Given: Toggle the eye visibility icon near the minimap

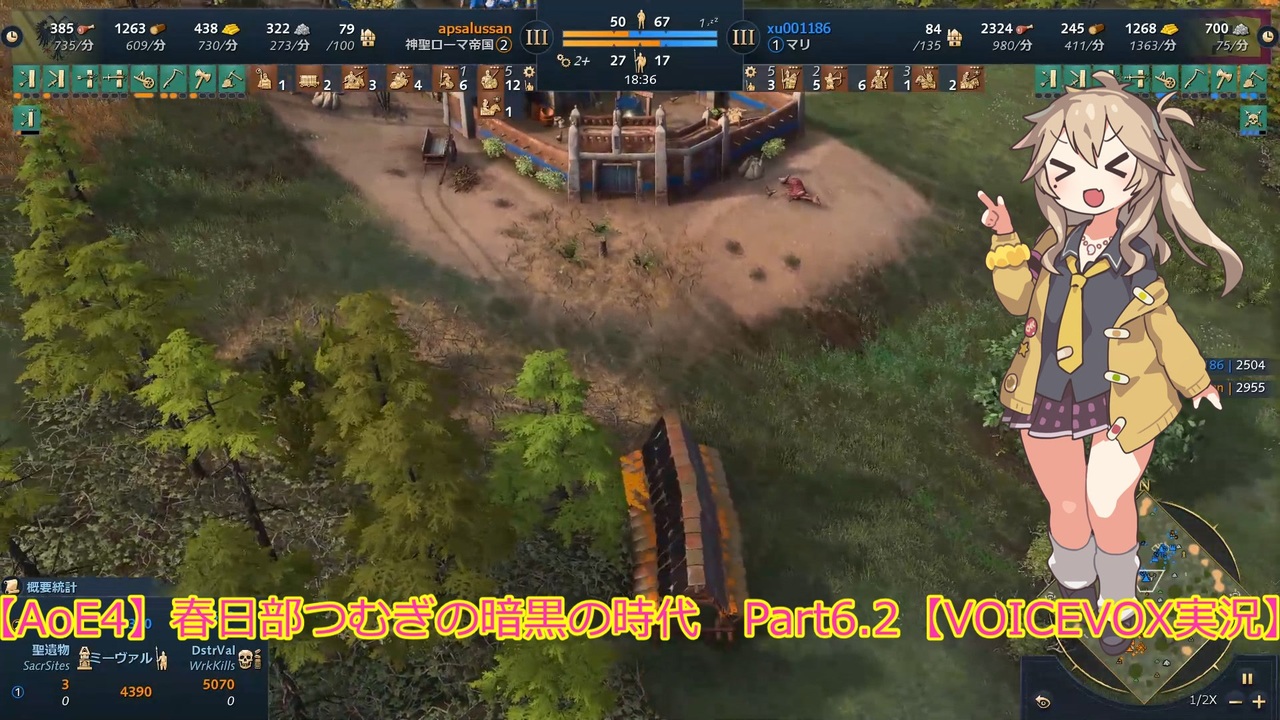Looking at the screenshot, I should [x=1042, y=701].
